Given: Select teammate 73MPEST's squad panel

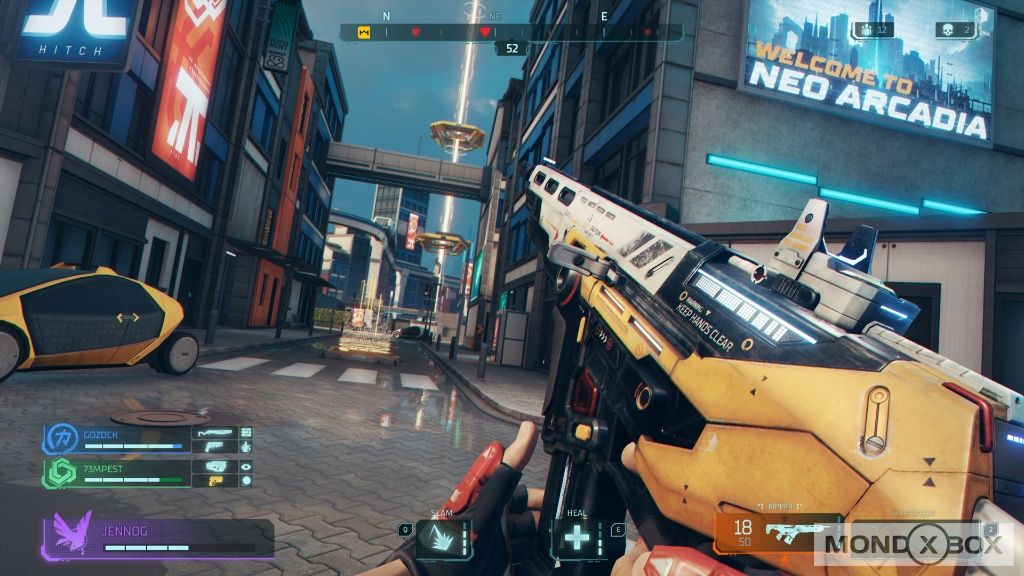Looking at the screenshot, I should click(147, 472).
